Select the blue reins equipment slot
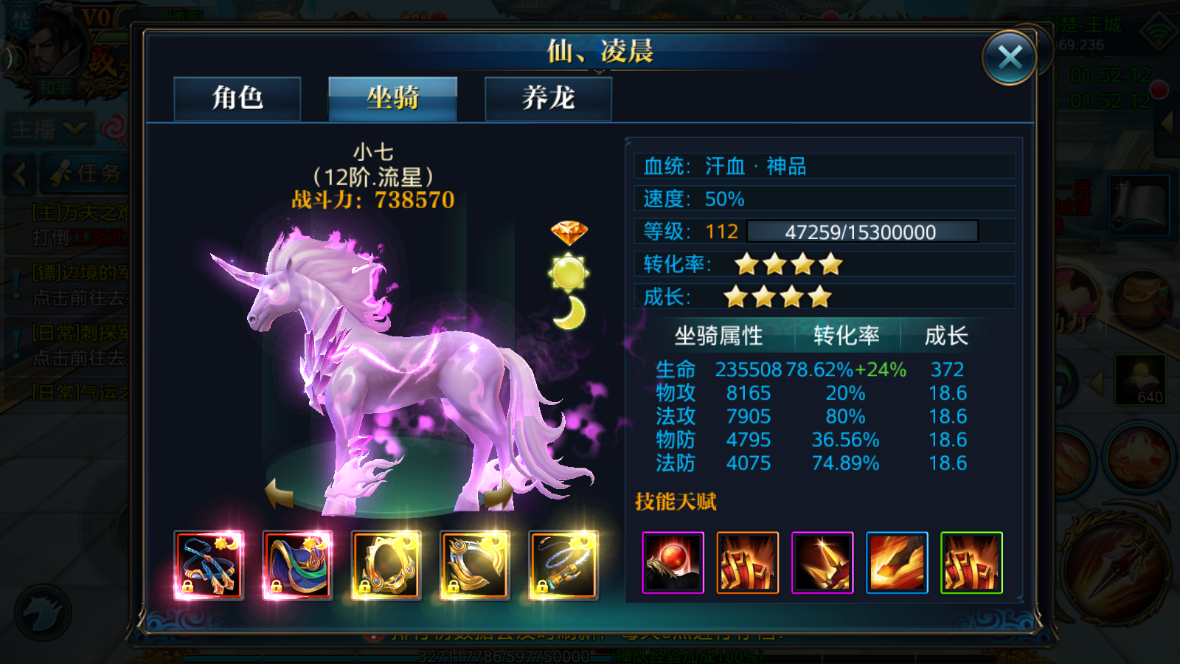The width and height of the screenshot is (1180, 664). (209, 565)
